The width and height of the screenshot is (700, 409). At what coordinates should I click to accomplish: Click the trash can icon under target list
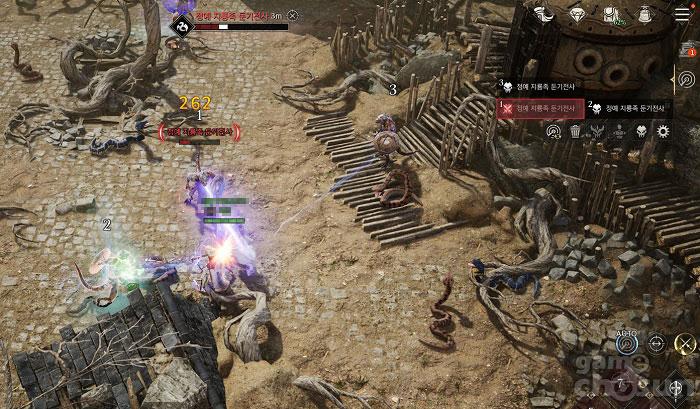(576, 131)
